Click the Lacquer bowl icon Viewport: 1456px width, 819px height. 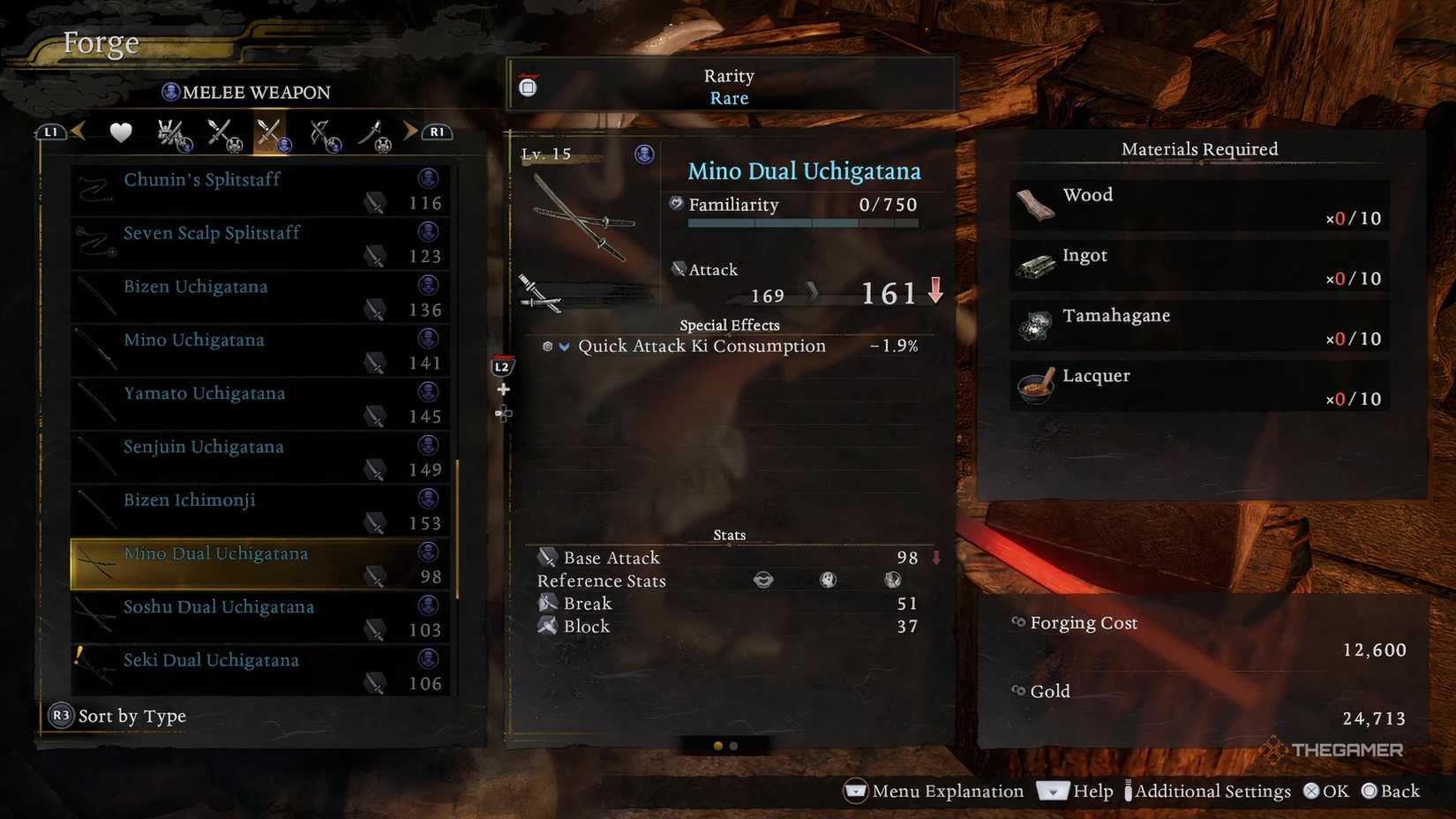click(x=1033, y=387)
